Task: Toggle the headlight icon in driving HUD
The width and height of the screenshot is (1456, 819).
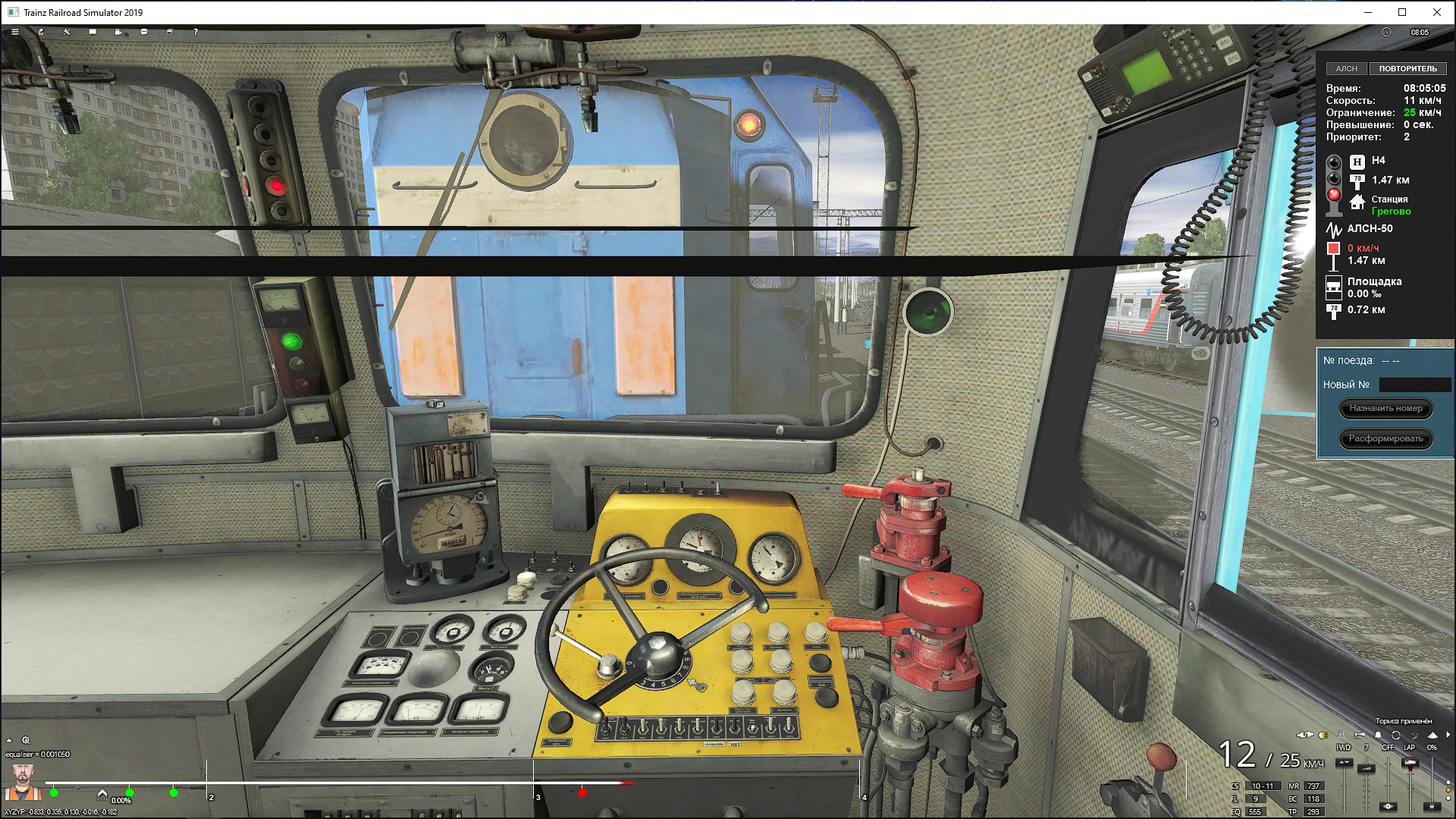Action: click(x=1323, y=735)
